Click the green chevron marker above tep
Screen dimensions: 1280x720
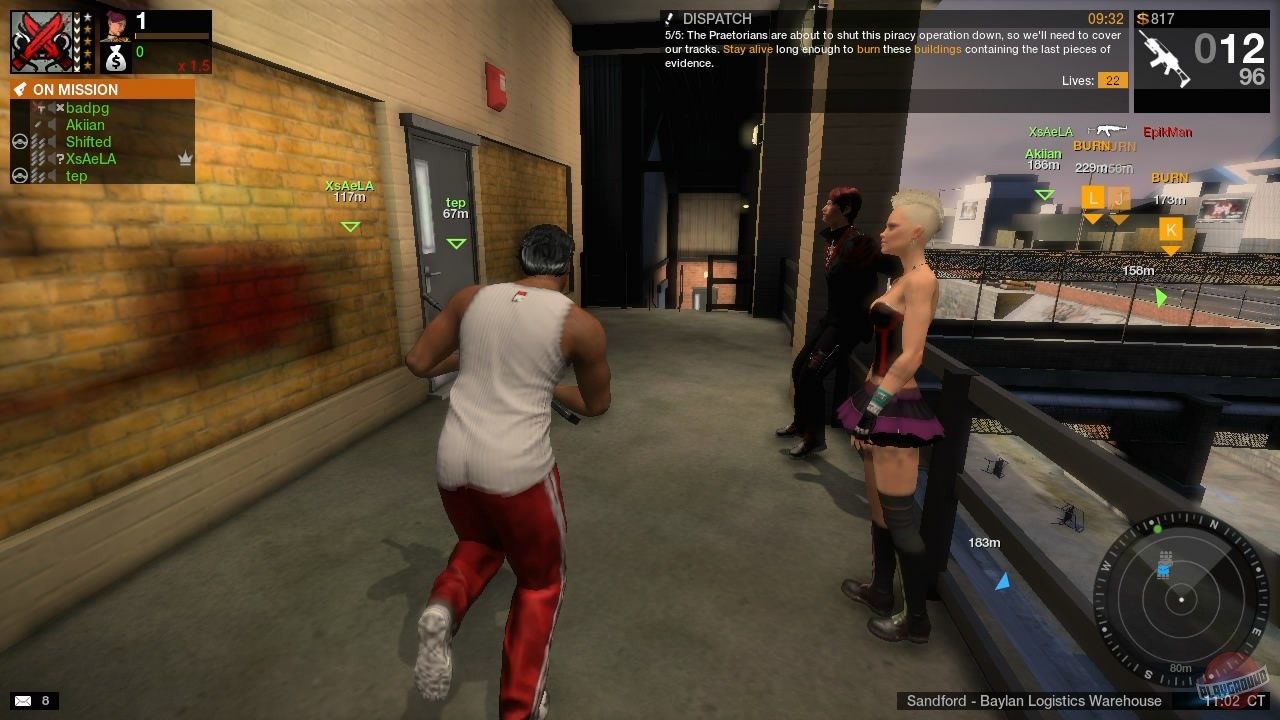(x=456, y=242)
